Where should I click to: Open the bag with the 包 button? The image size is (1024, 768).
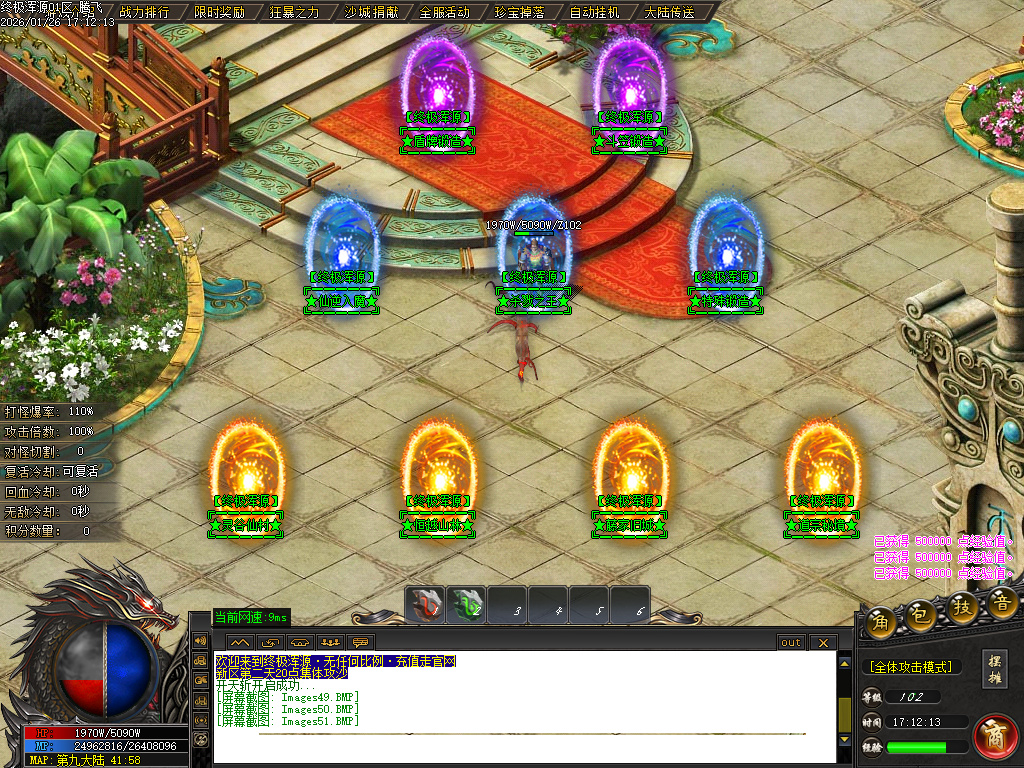(922, 616)
